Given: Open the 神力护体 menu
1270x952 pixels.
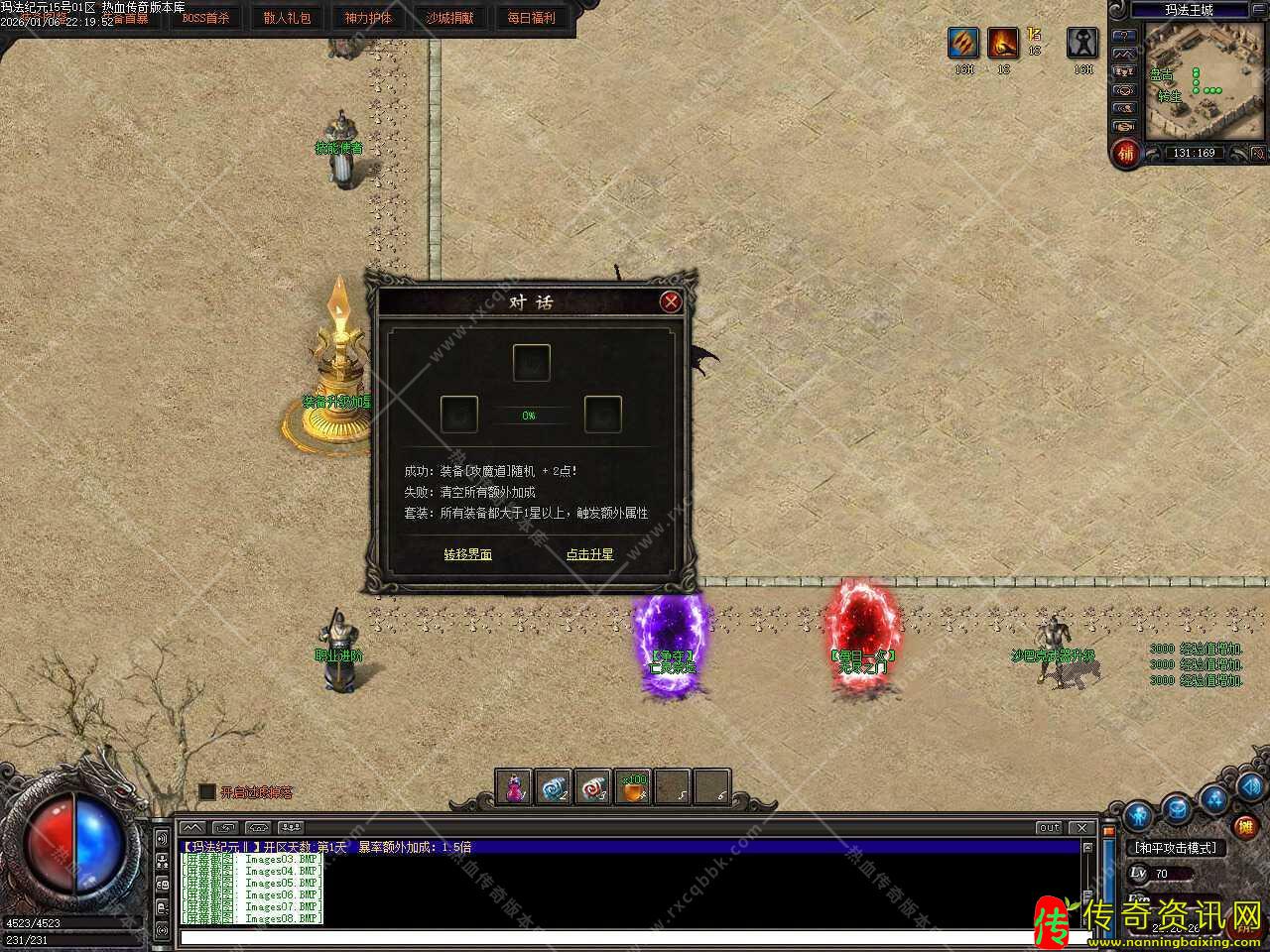Looking at the screenshot, I should [368, 18].
